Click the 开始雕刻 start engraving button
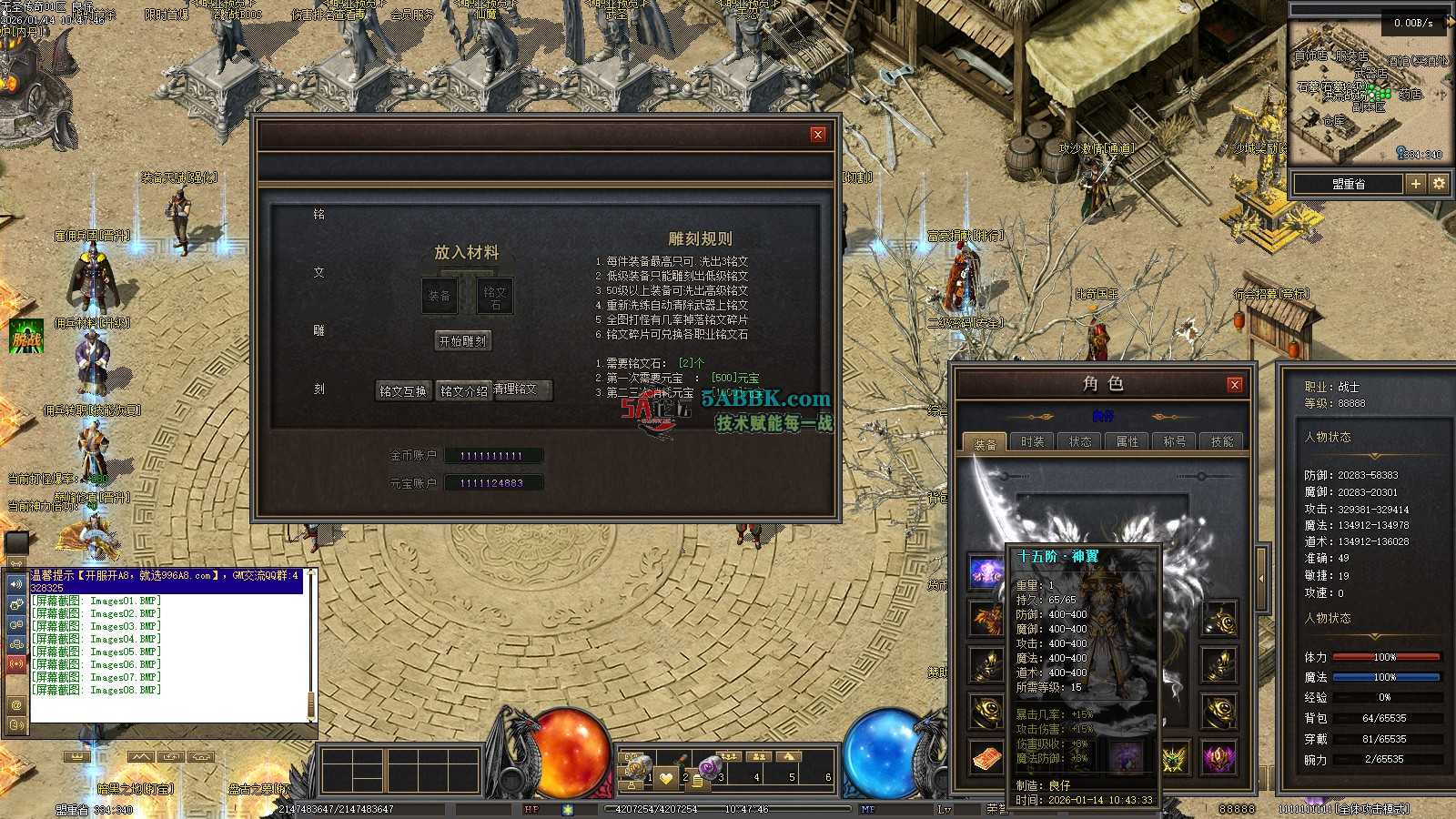This screenshot has width=1456, height=819. 463,341
